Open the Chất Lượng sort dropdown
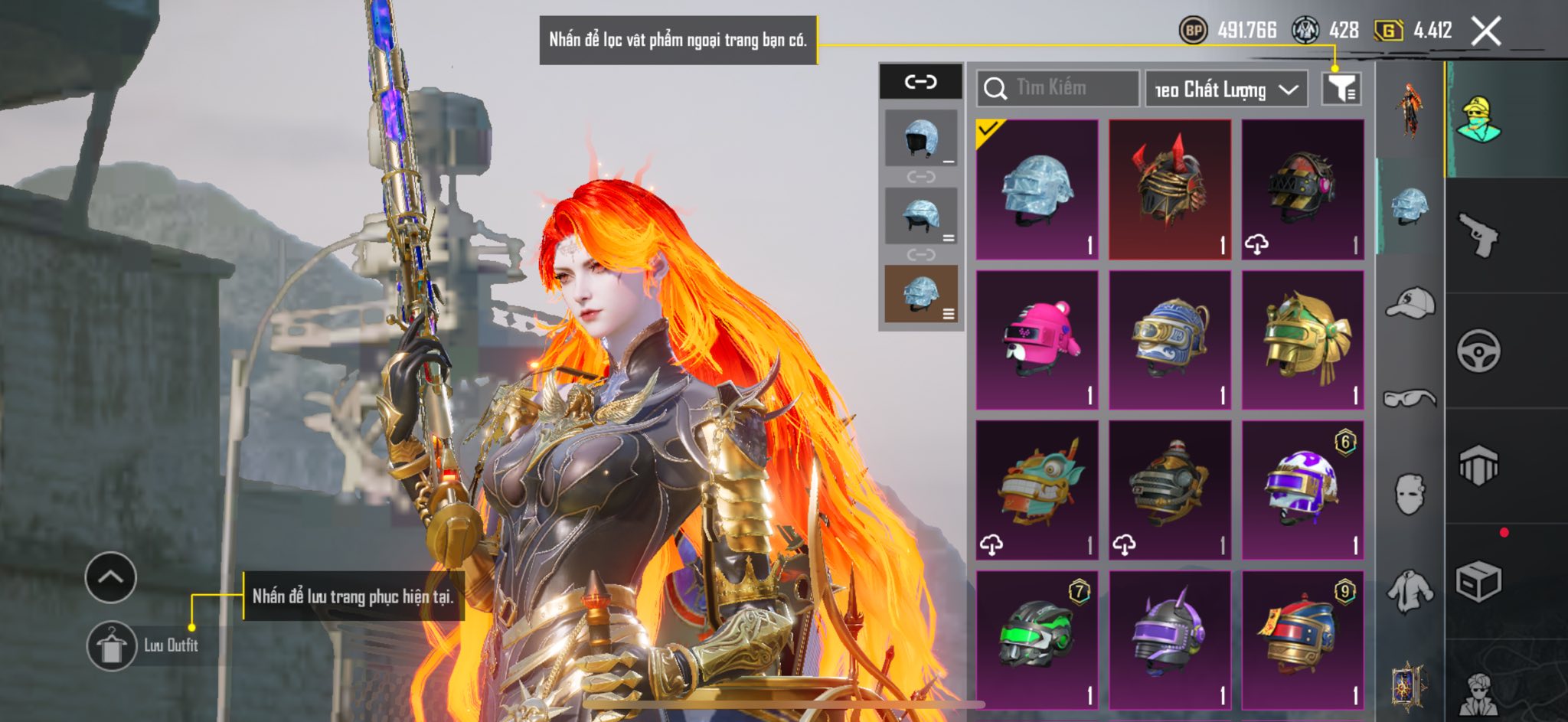 pyautogui.click(x=1226, y=89)
